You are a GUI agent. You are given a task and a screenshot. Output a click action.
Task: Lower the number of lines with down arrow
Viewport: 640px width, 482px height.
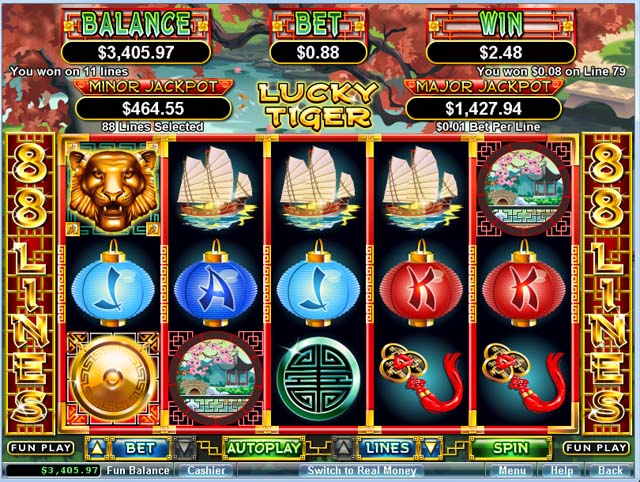tap(431, 447)
